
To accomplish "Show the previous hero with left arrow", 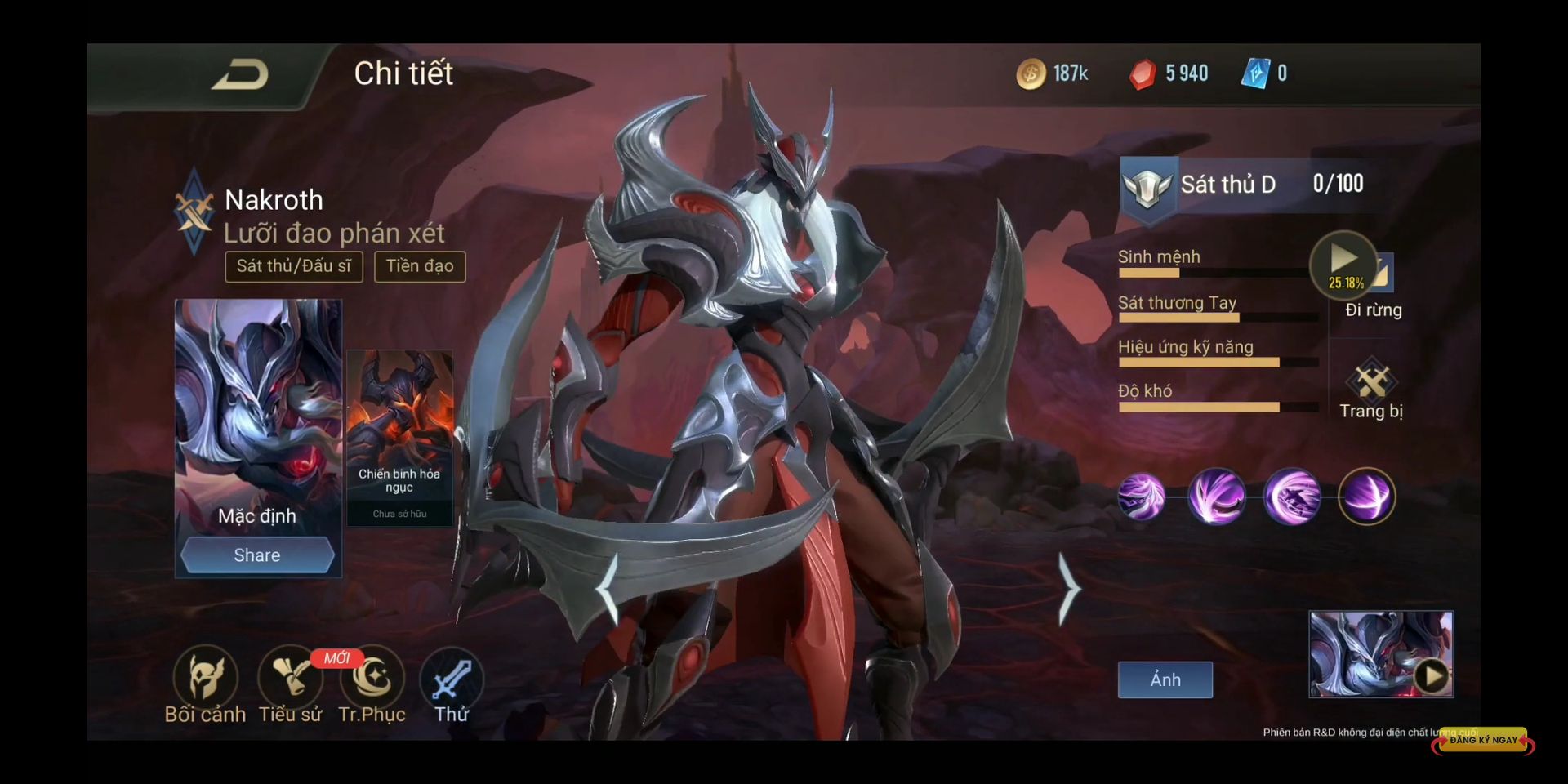I will click(608, 588).
